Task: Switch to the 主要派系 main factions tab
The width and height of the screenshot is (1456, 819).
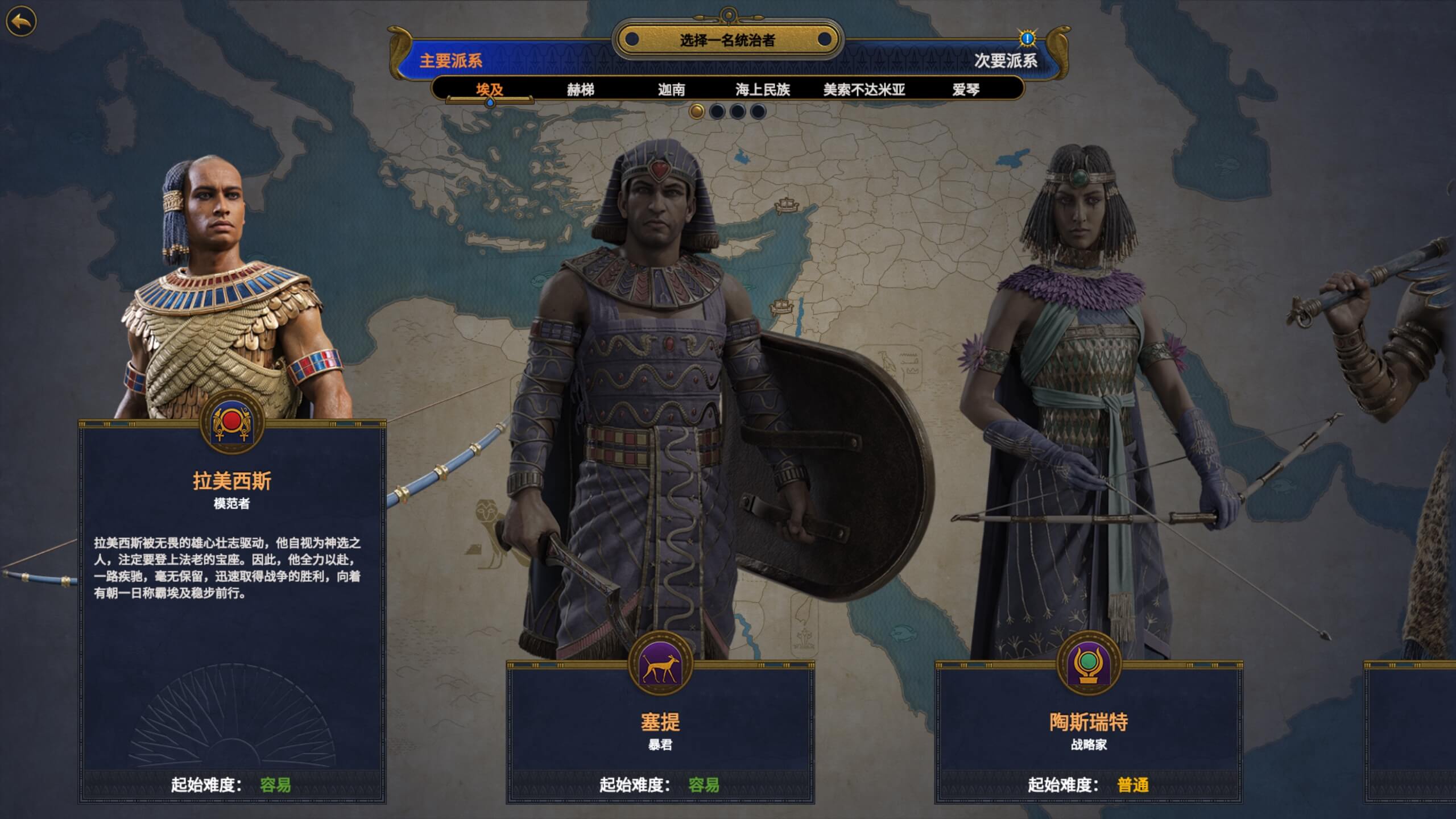Action: pyautogui.click(x=451, y=61)
